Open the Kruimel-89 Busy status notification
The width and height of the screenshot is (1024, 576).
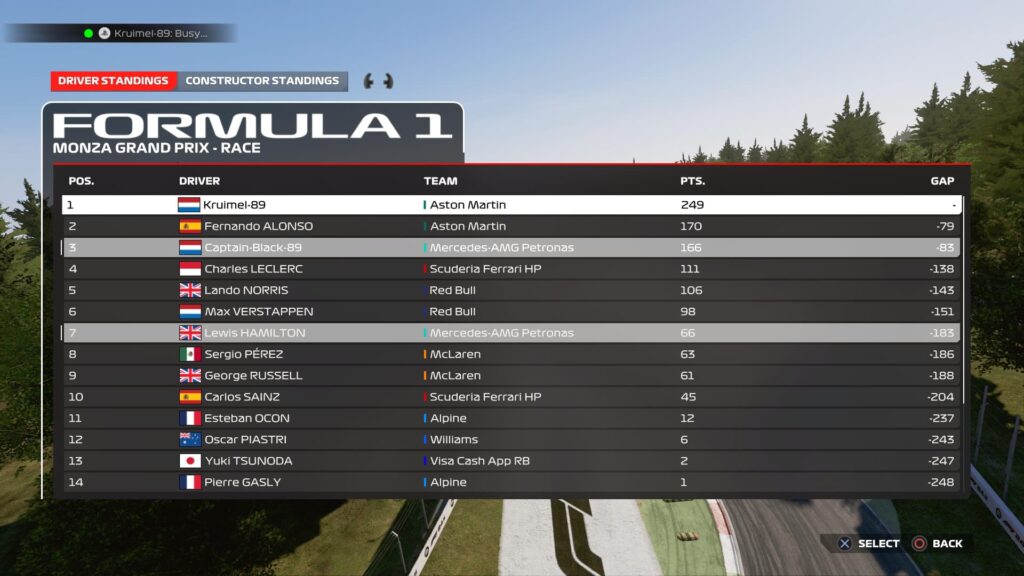click(150, 33)
